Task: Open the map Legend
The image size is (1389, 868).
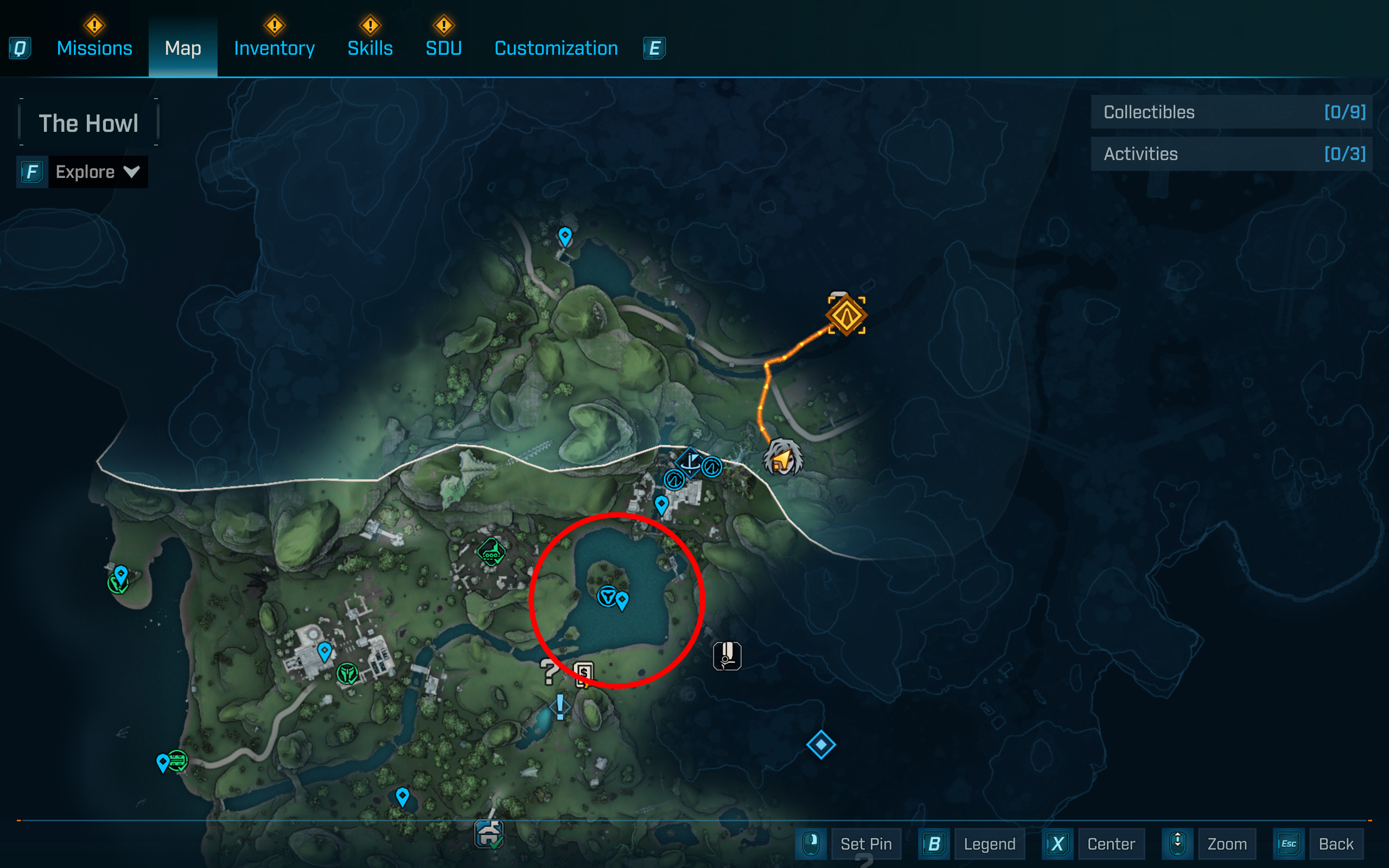Action: point(990,844)
